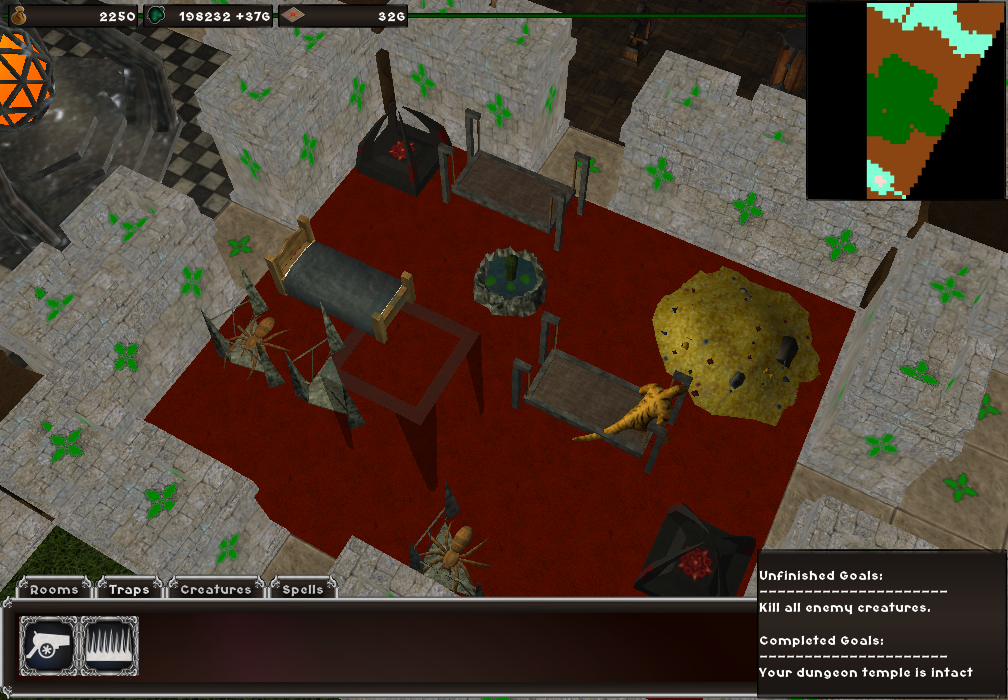Switch to the Rooms tab
Viewport: 1008px width, 700px height.
(54, 589)
